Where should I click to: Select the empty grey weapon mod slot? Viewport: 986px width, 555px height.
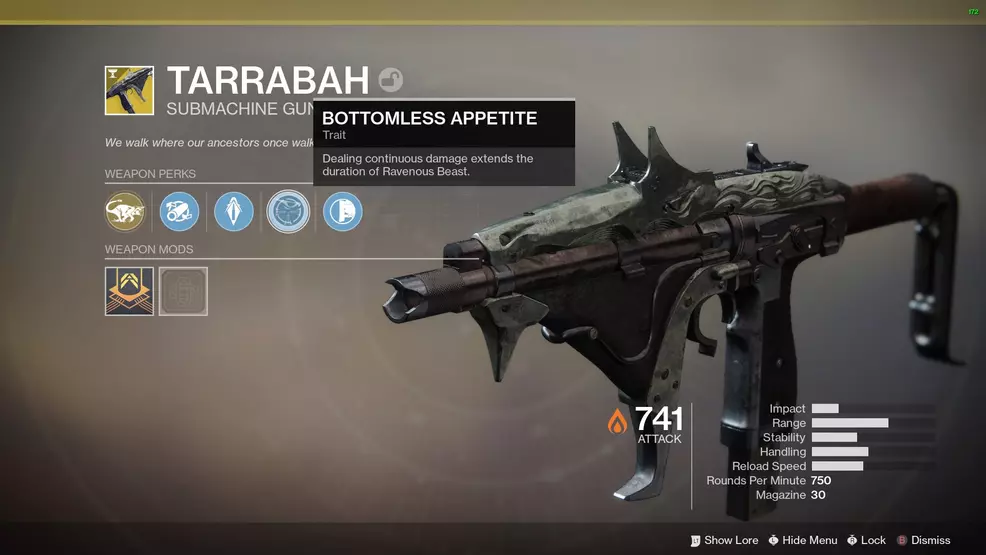click(x=183, y=291)
